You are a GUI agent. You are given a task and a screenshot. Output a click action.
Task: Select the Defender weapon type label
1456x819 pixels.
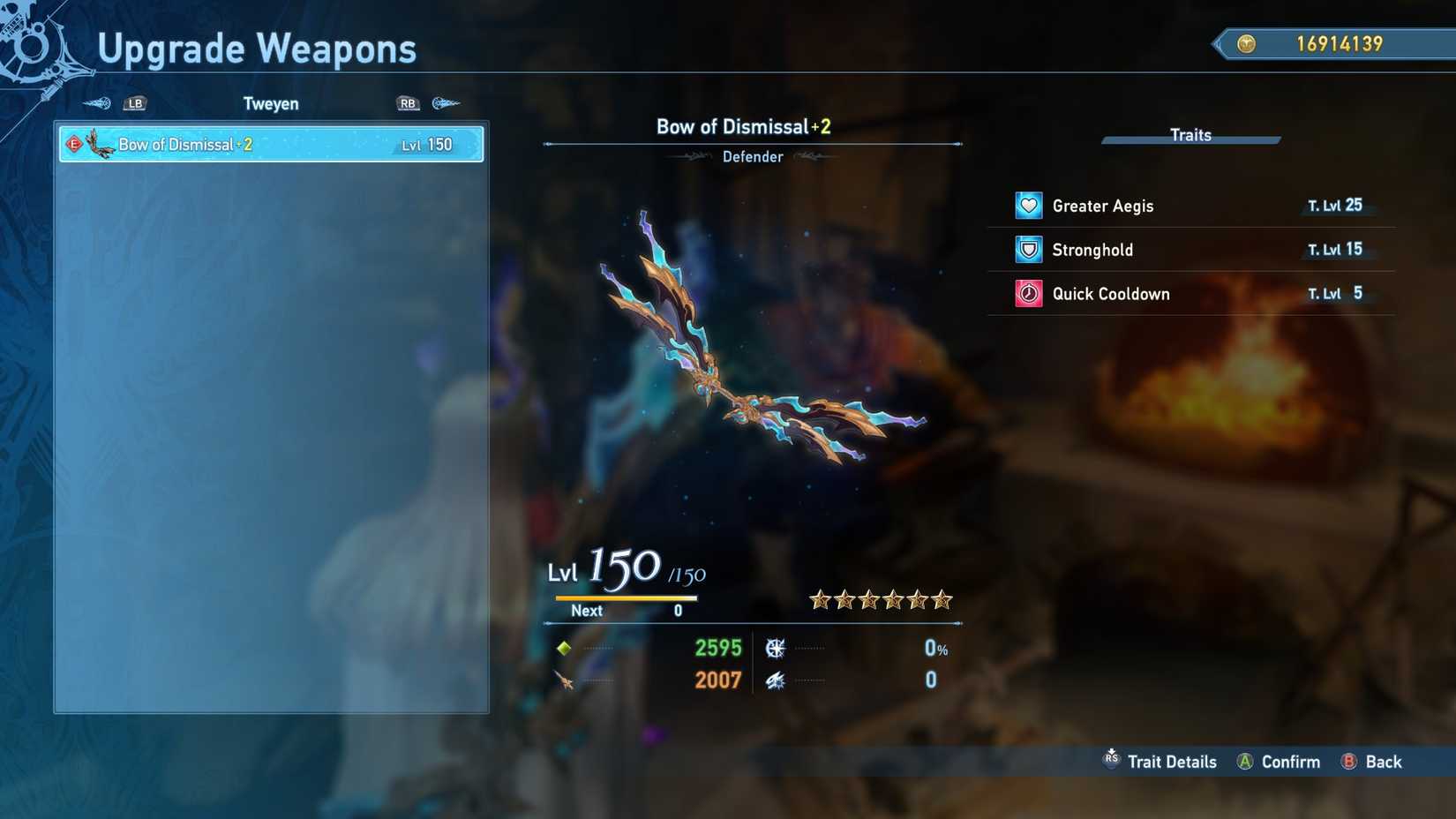753,156
